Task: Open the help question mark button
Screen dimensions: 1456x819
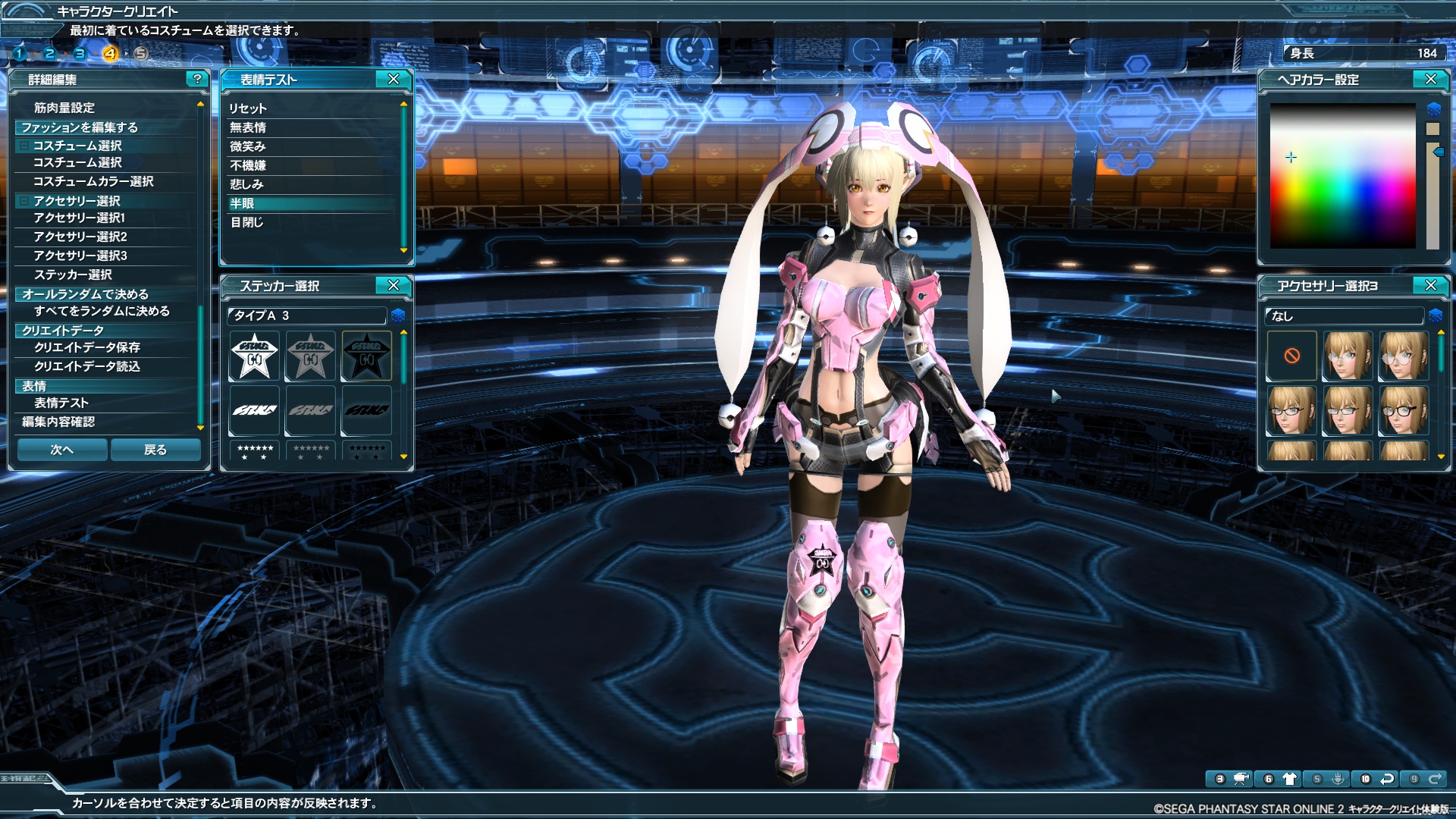Action: [x=197, y=79]
